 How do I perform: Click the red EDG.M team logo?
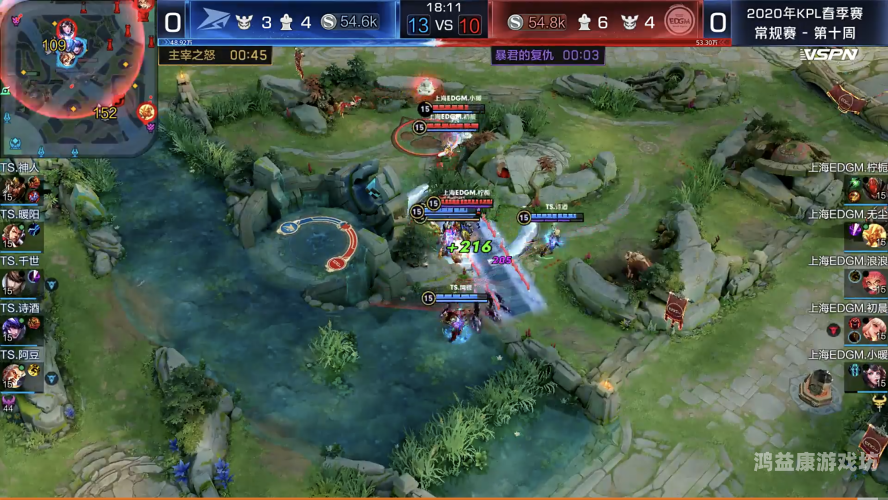[679, 21]
